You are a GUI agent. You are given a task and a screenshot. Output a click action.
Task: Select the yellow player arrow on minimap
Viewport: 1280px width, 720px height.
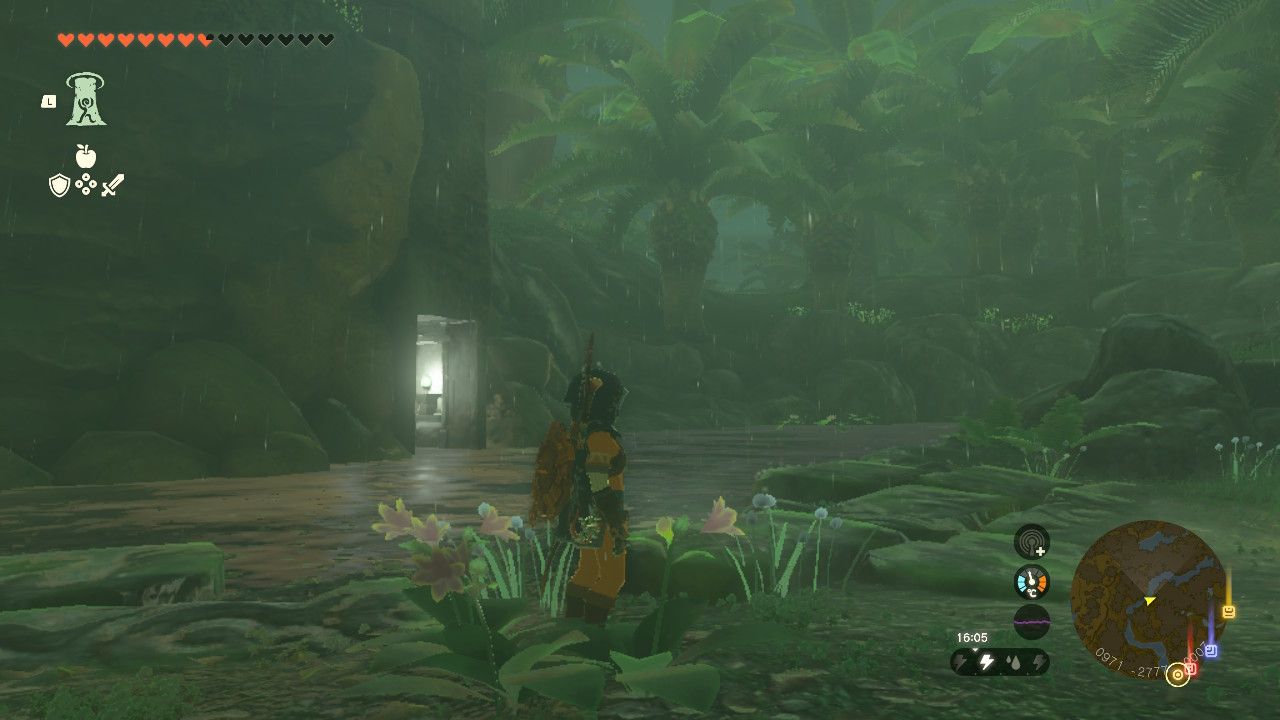point(1150,601)
